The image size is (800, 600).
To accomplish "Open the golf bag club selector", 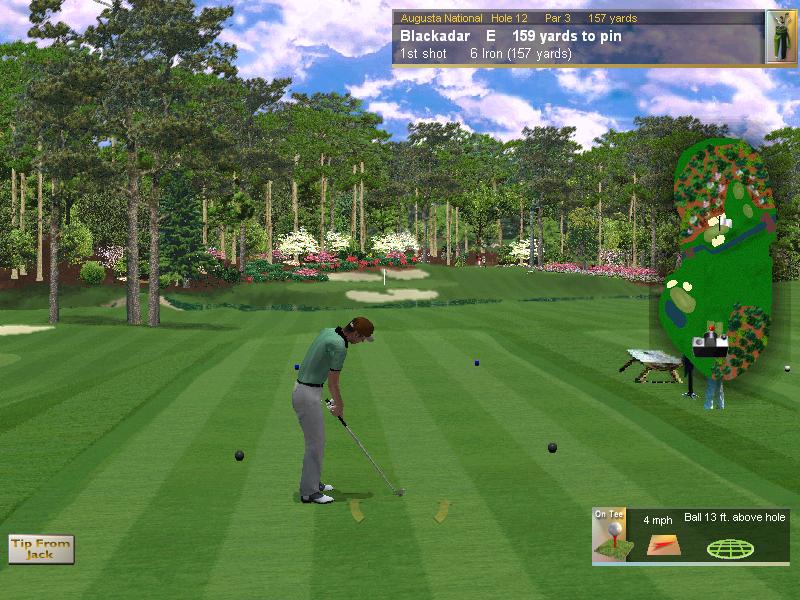I will tap(780, 37).
